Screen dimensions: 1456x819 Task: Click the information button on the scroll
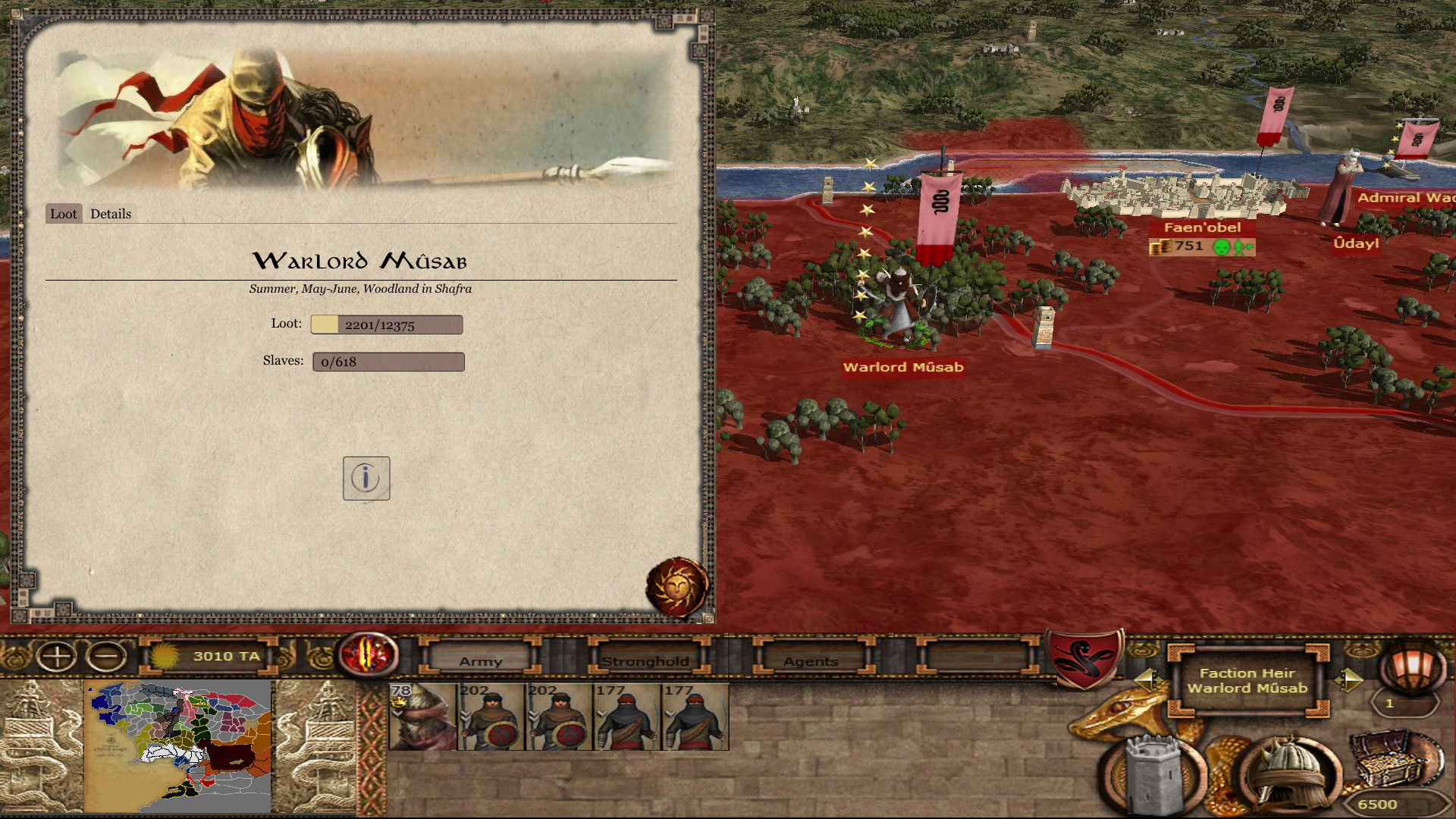tap(366, 479)
